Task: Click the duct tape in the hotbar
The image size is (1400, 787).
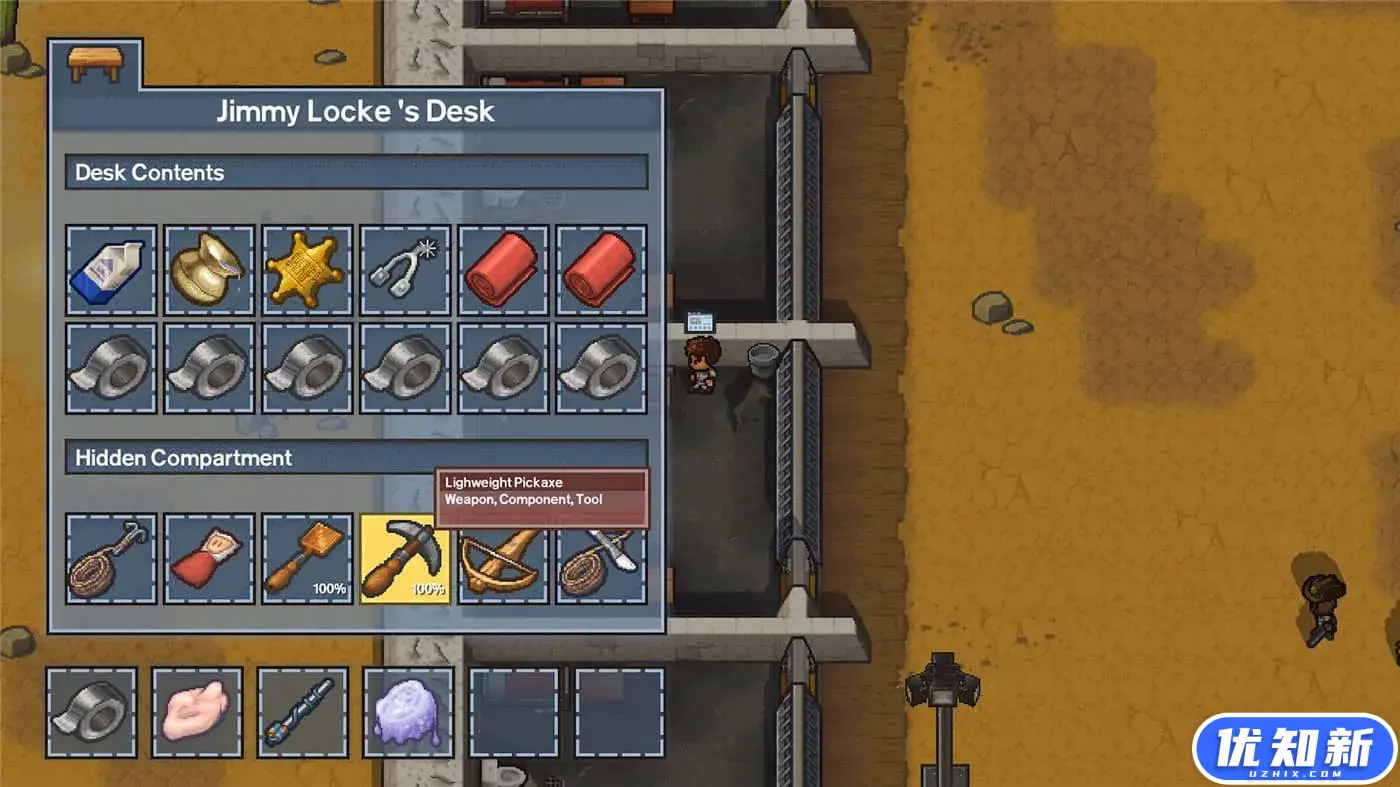Action: coord(92,712)
